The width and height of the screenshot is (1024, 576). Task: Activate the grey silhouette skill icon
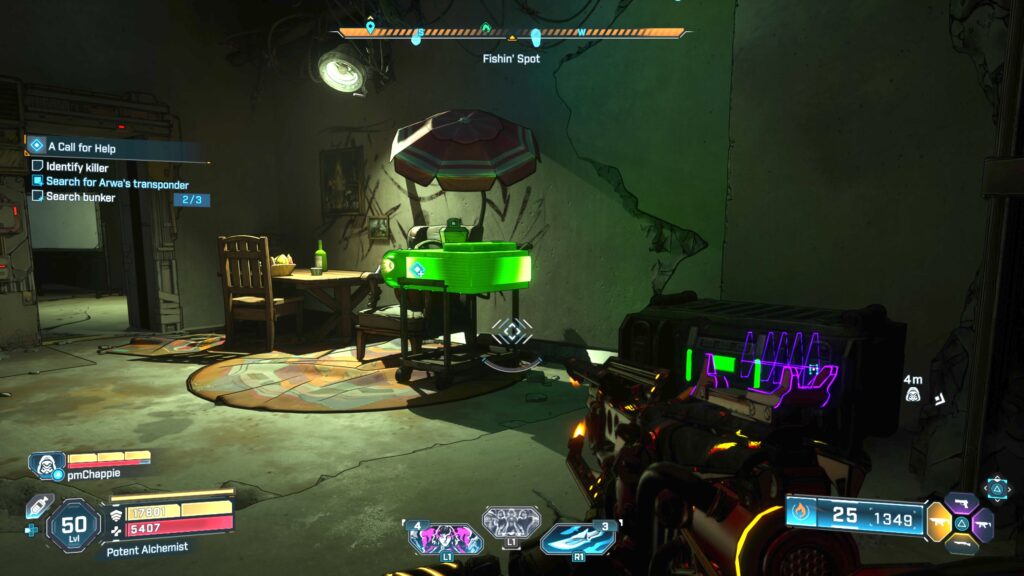pyautogui.click(x=511, y=522)
